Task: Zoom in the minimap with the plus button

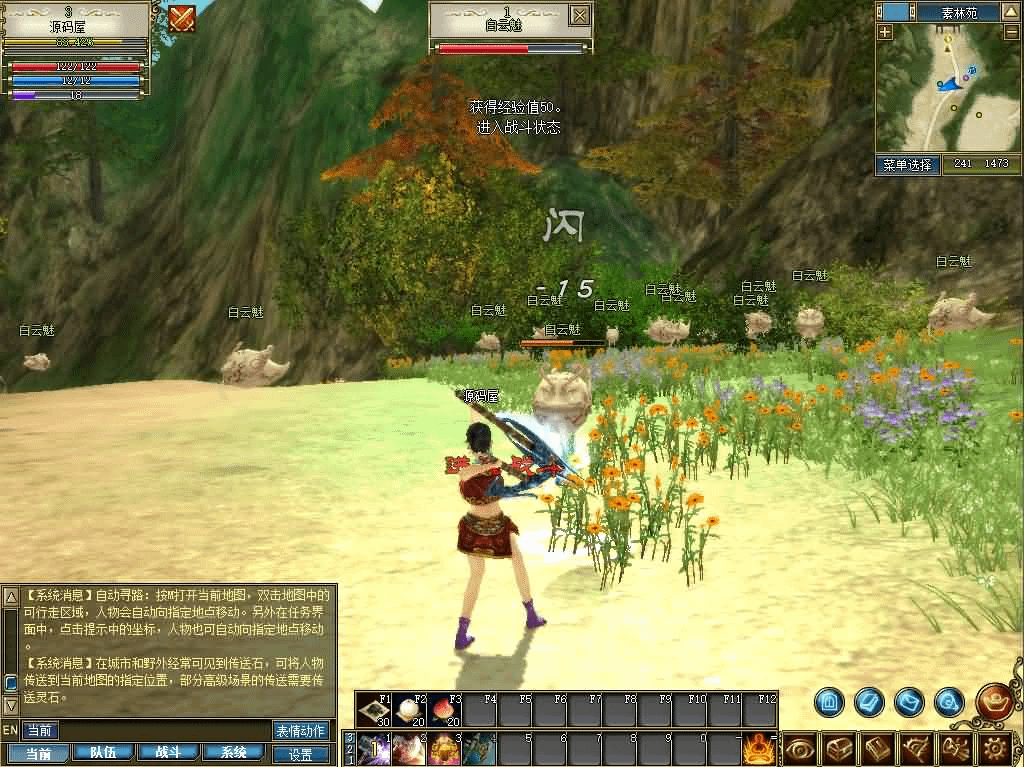Action: (x=885, y=32)
